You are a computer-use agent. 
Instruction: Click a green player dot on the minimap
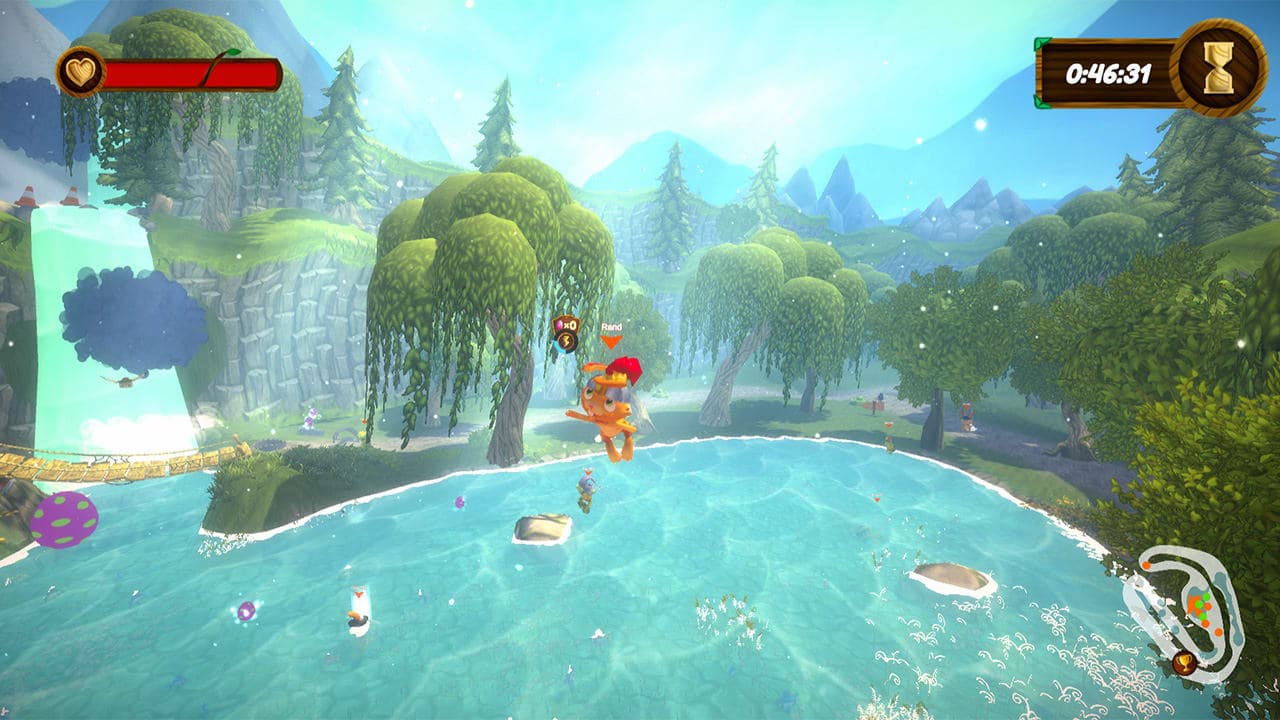[1206, 597]
